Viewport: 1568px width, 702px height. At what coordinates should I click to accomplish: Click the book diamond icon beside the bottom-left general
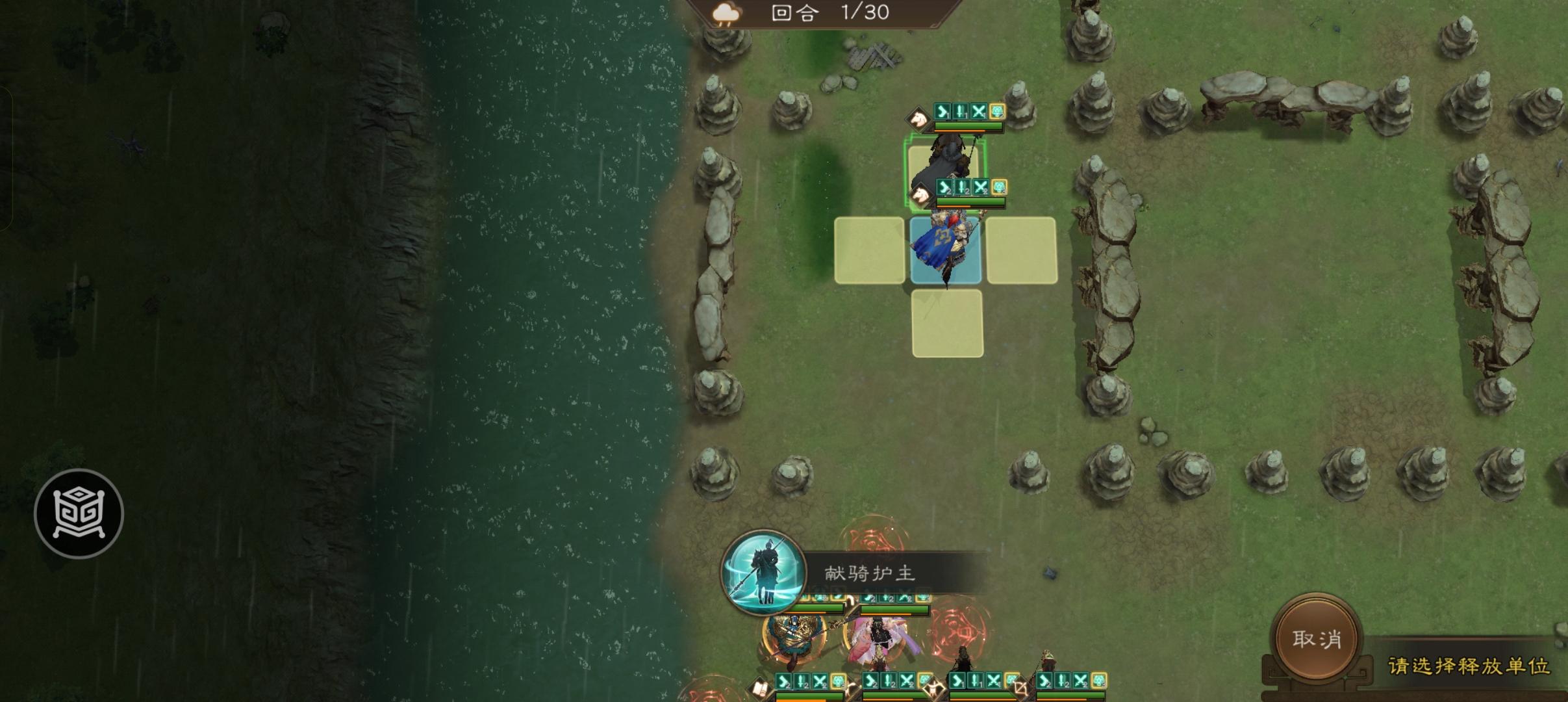pos(762,688)
